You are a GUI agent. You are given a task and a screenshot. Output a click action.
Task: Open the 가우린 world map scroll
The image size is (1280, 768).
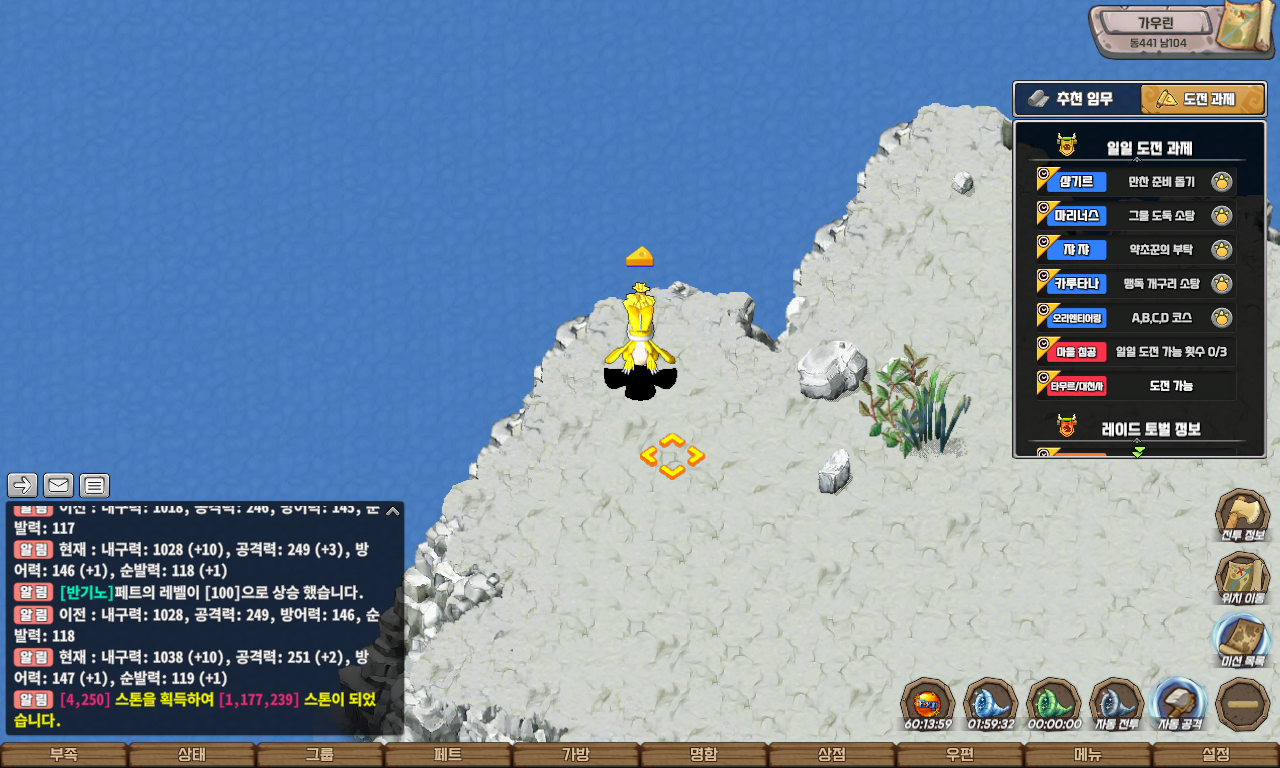1243,28
